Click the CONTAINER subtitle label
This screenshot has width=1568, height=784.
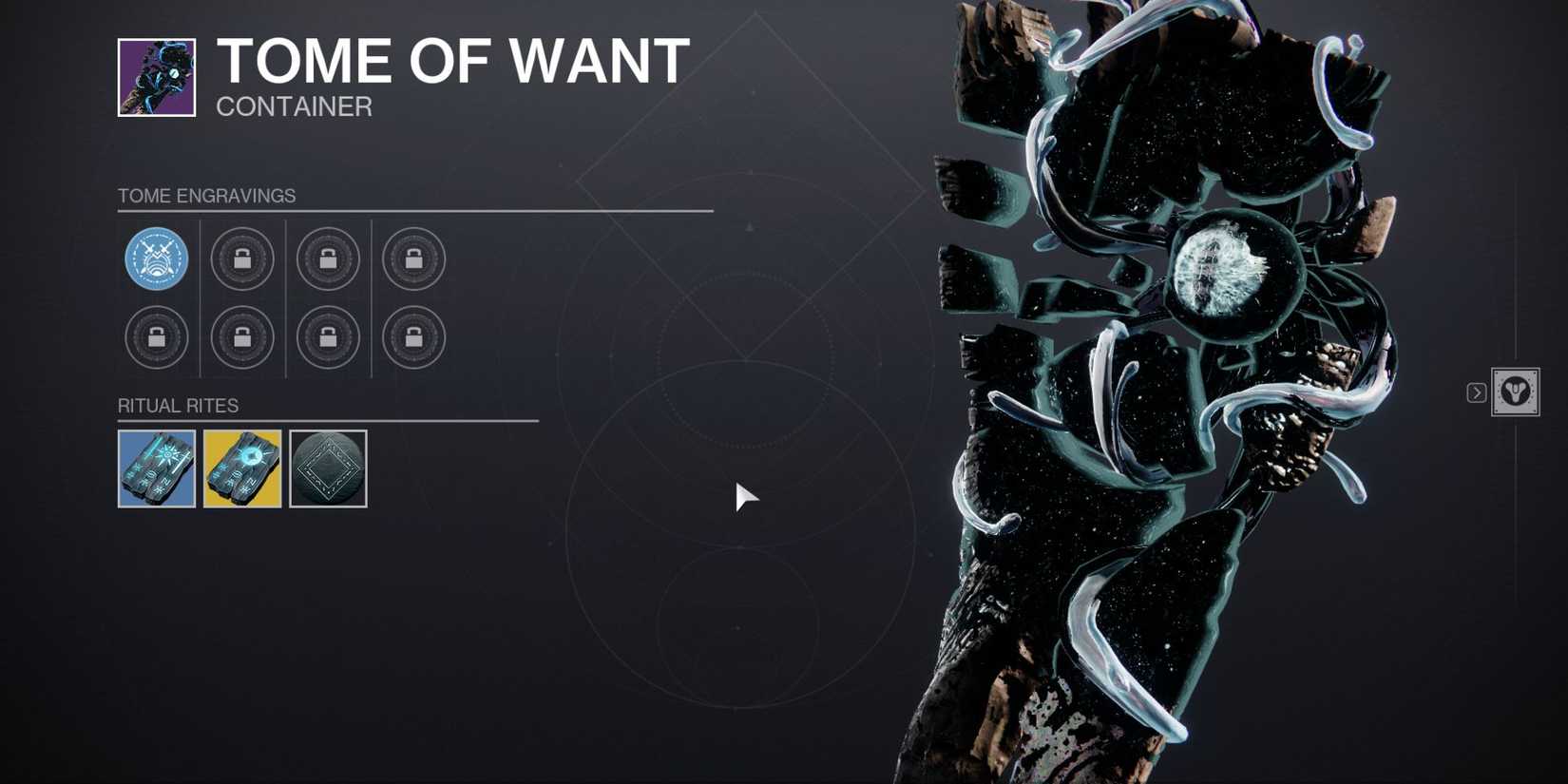(295, 106)
